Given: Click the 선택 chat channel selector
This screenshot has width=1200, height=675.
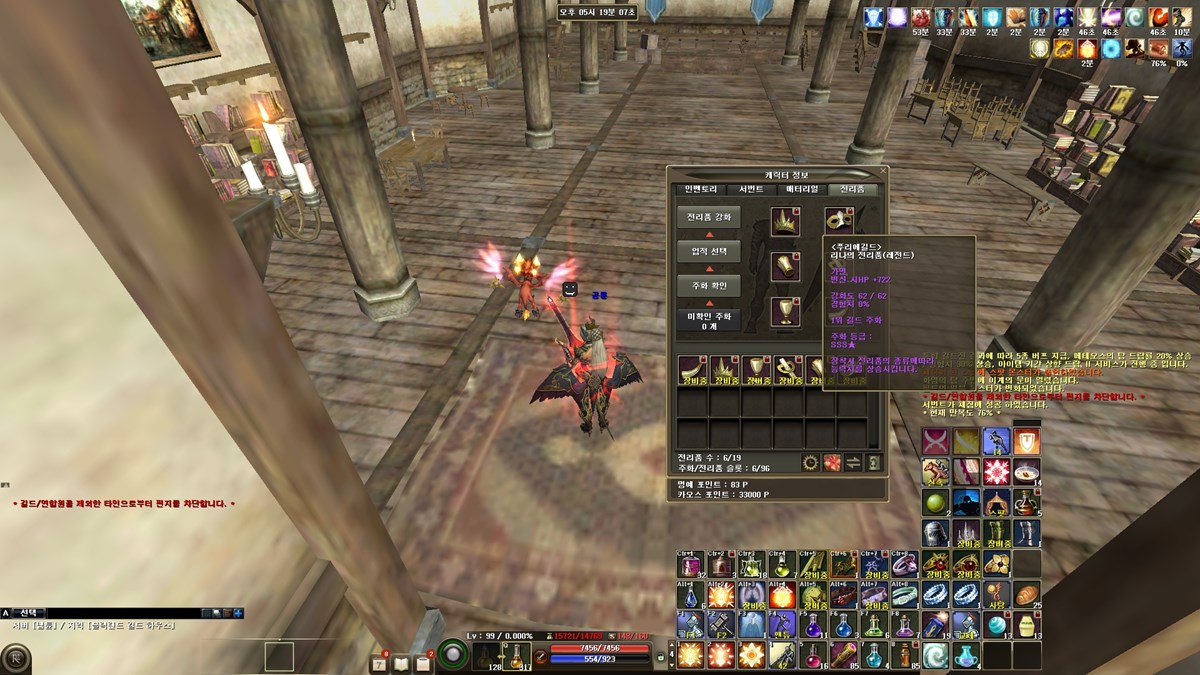Looking at the screenshot, I should tap(29, 613).
